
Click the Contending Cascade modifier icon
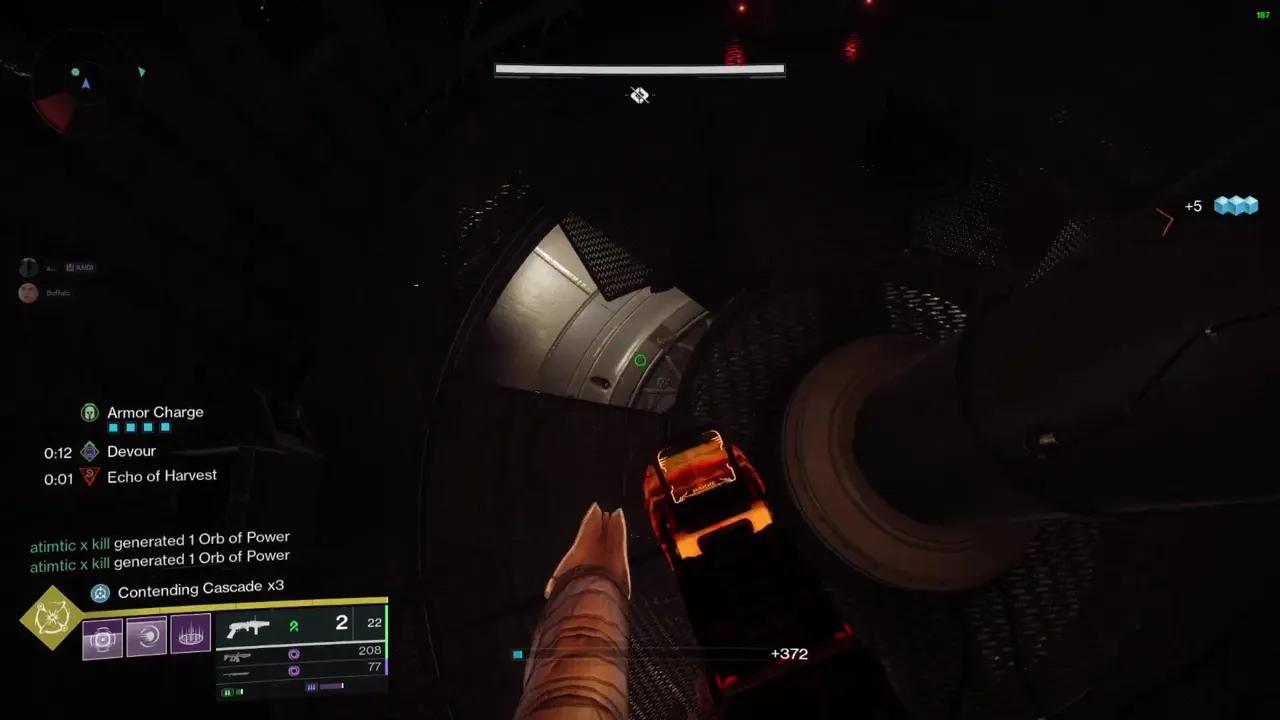coord(100,593)
